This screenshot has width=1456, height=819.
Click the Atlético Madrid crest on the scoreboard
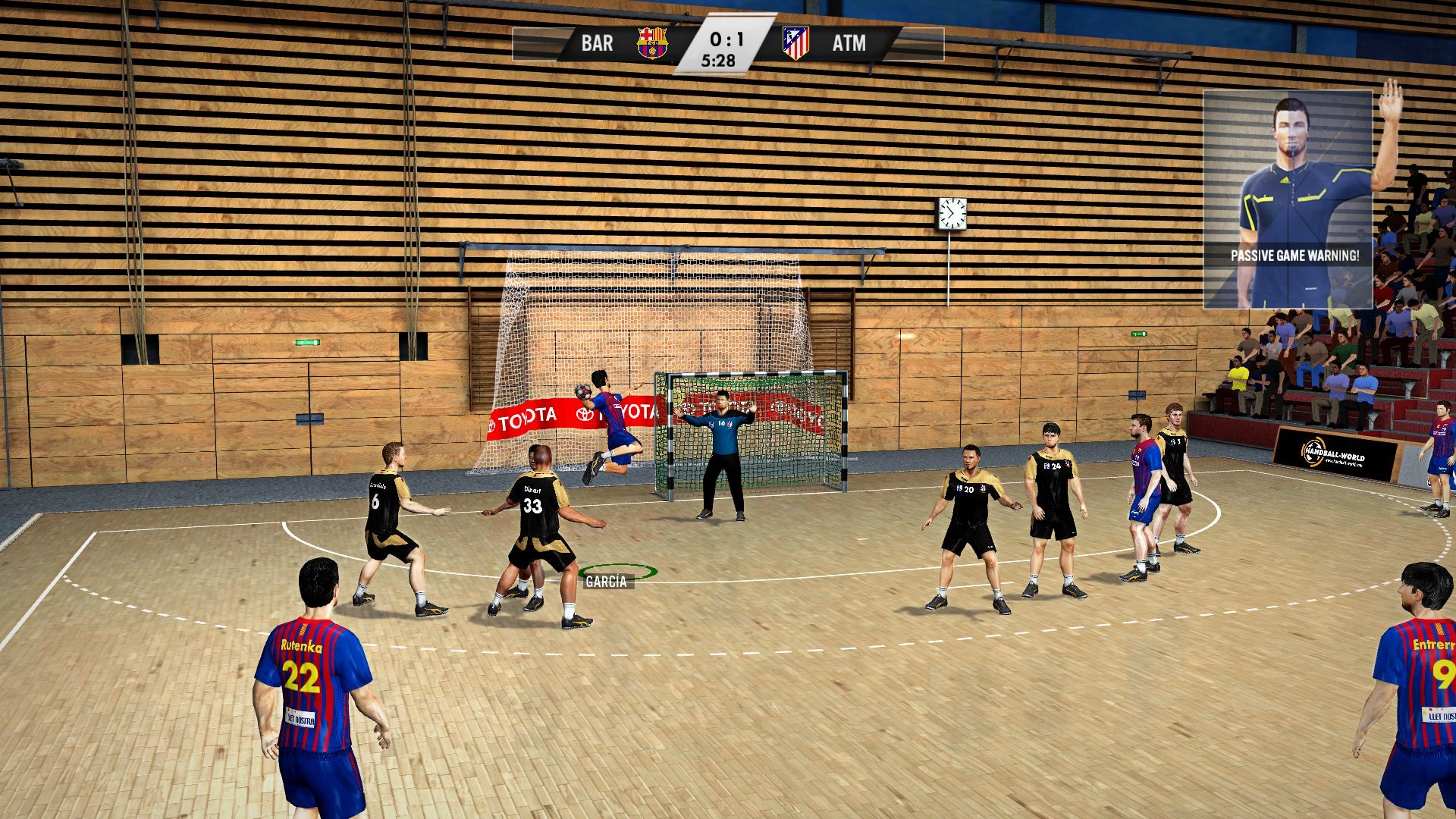tap(795, 43)
